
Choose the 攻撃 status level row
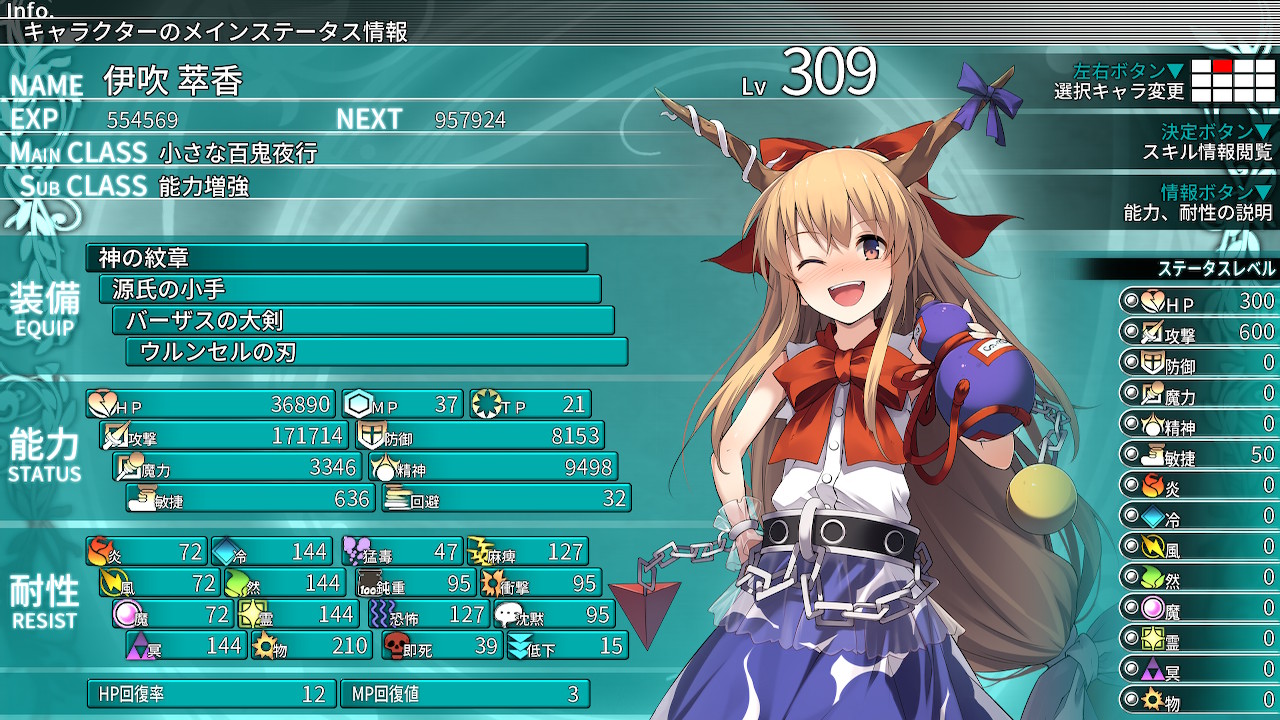pyautogui.click(x=1198, y=332)
